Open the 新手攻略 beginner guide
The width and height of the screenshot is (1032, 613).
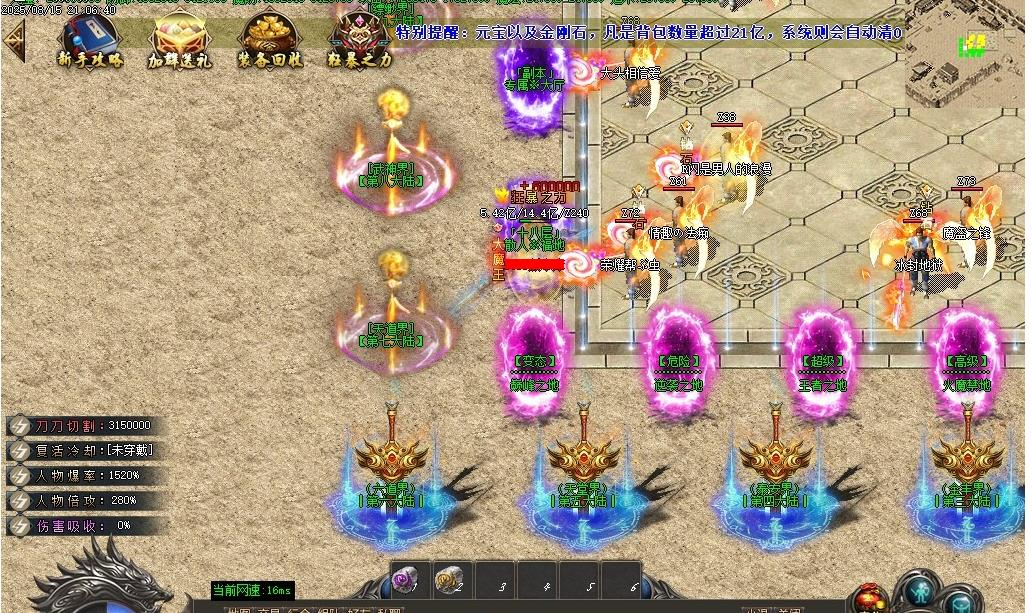tap(89, 42)
